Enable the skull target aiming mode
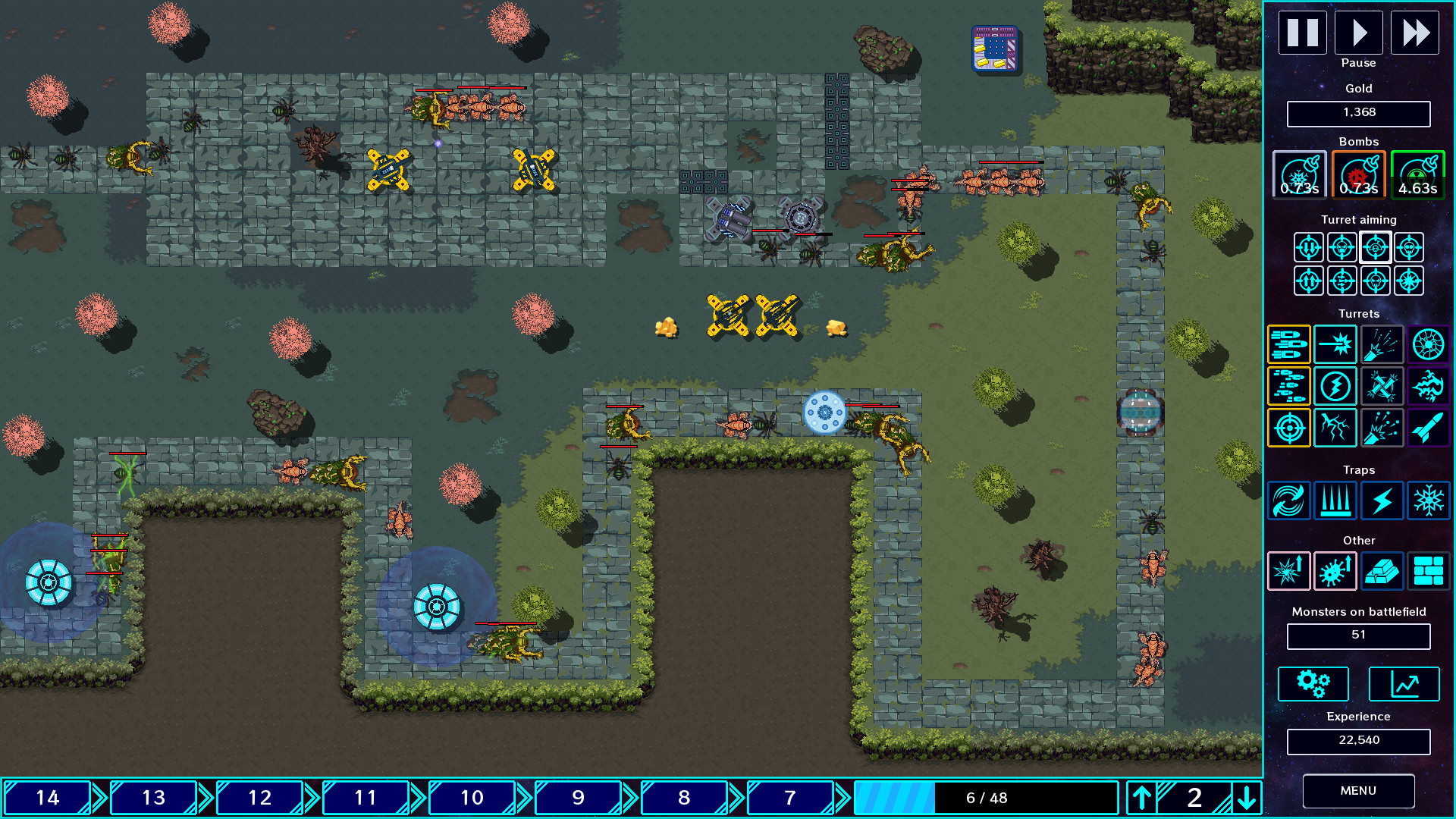 [1341, 247]
